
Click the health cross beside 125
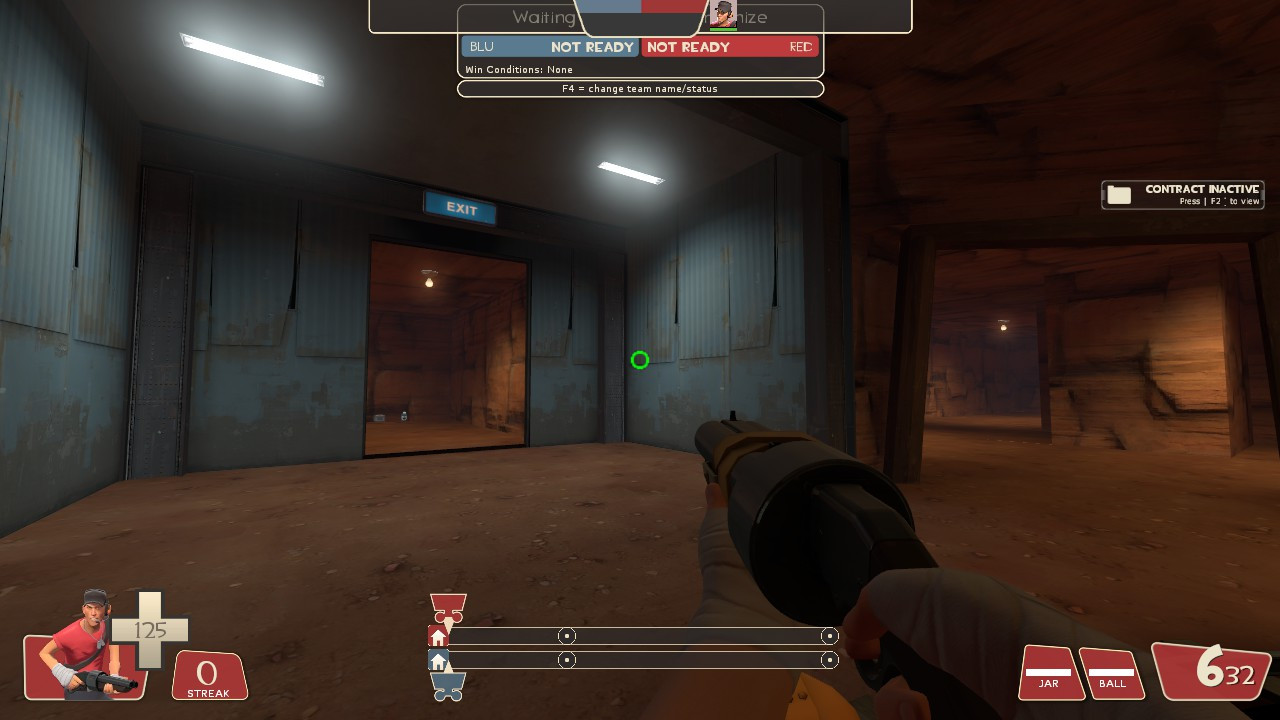152,633
